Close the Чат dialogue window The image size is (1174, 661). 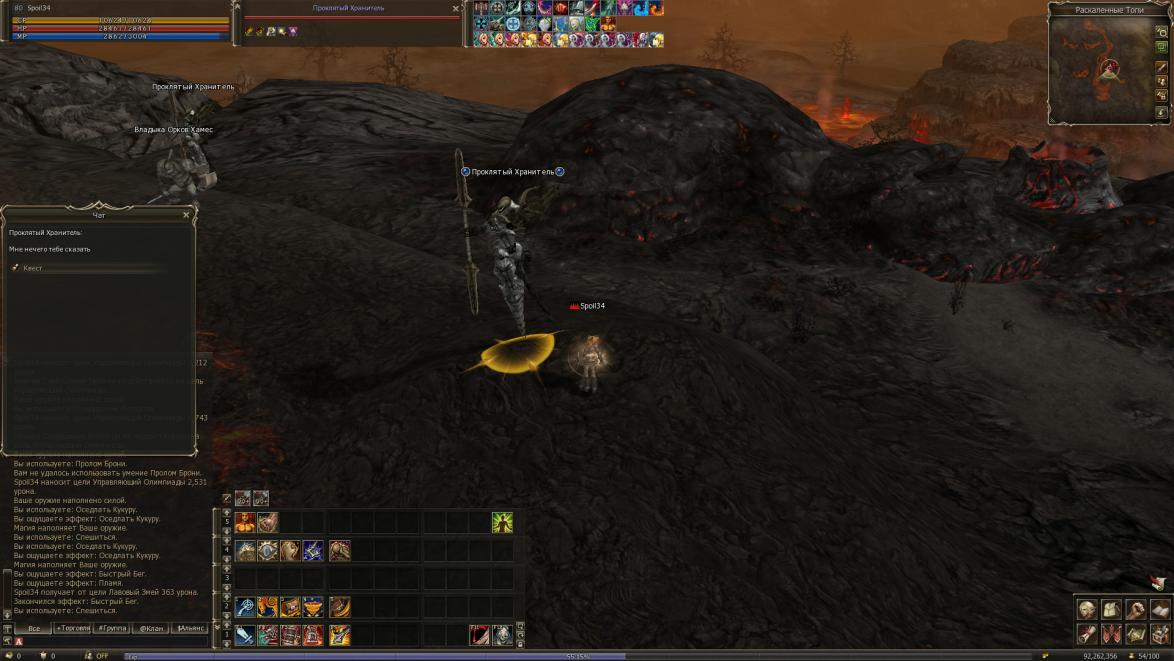(186, 215)
